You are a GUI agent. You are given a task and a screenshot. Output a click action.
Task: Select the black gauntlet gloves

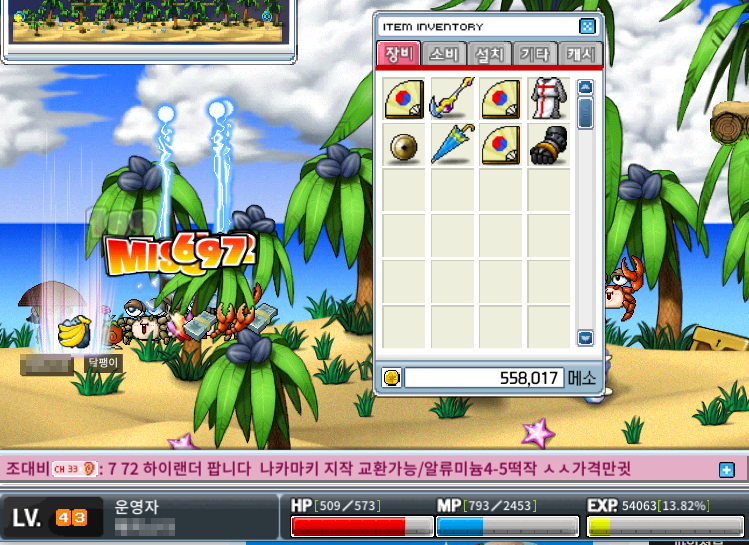[x=548, y=145]
